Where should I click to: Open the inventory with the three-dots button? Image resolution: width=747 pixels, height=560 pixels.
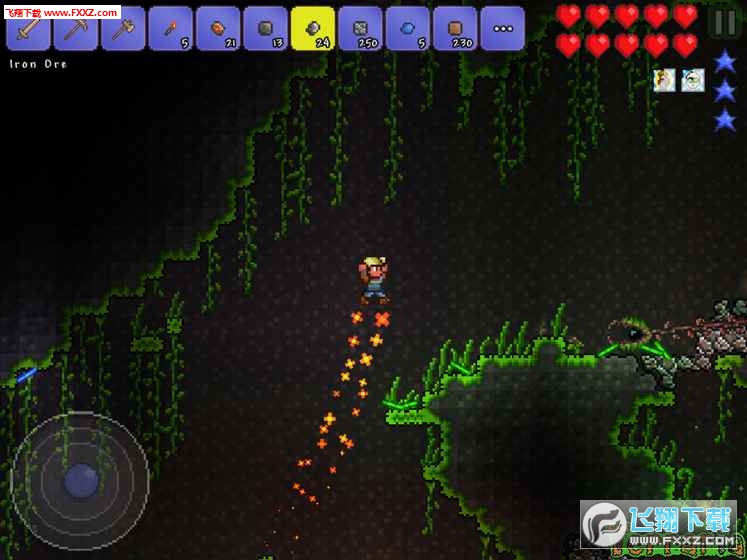503,28
